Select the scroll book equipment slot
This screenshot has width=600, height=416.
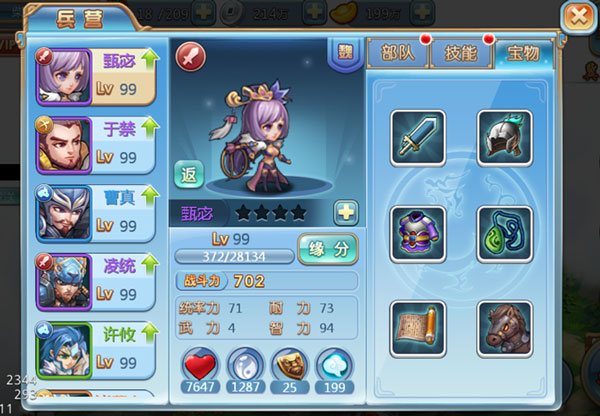click(414, 324)
